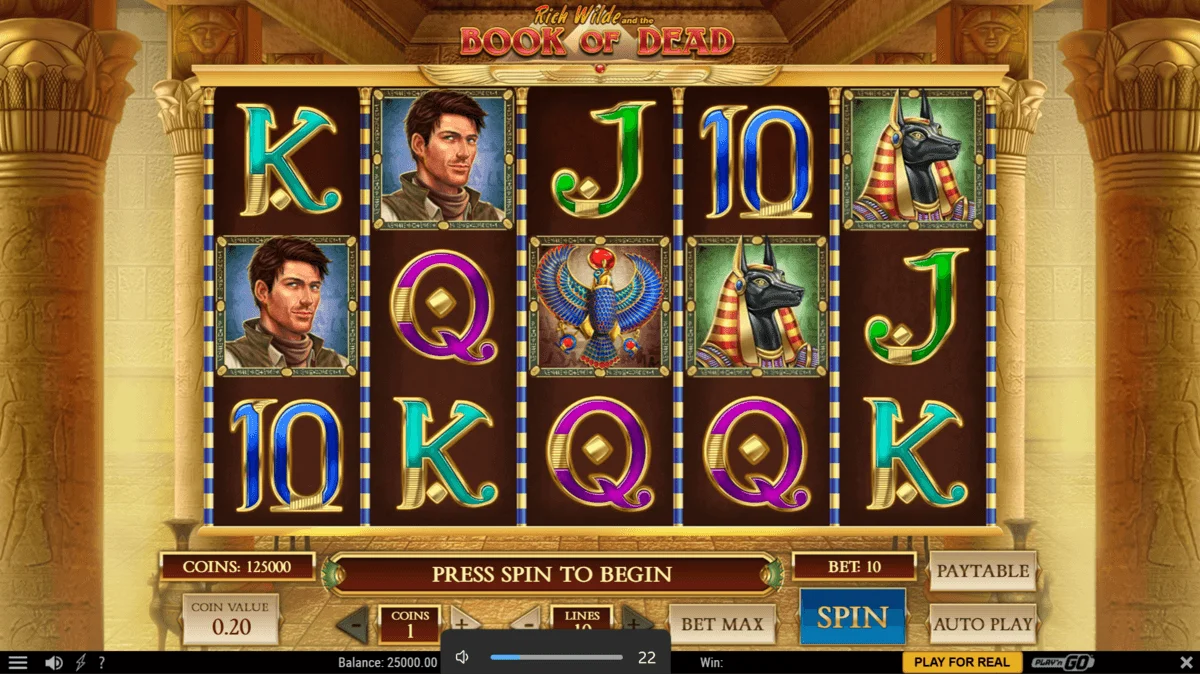Viewport: 1200px width, 674px height.
Task: Decrease the number of coins
Action: pos(352,624)
